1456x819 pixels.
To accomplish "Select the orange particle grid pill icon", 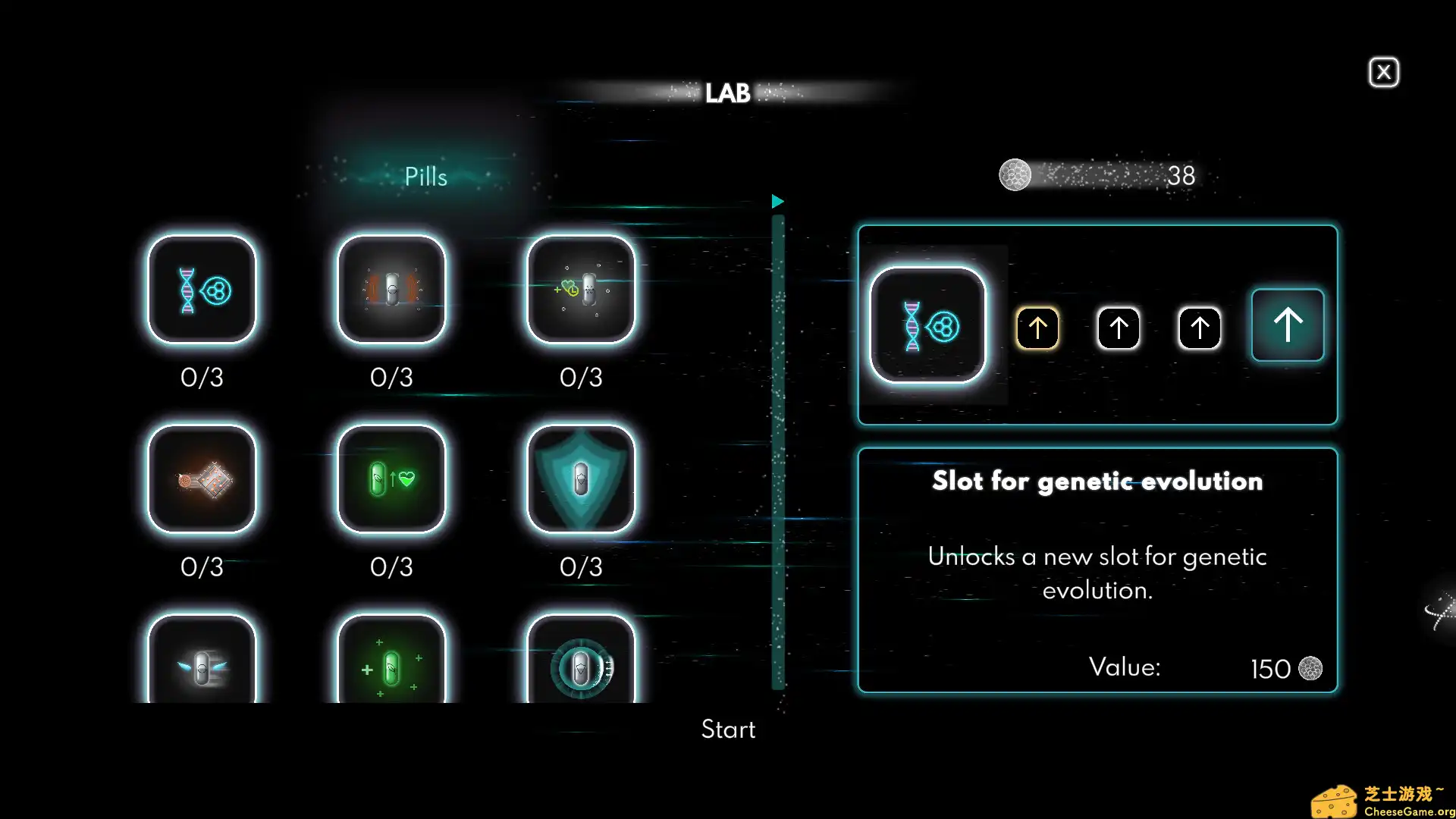I will click(202, 479).
